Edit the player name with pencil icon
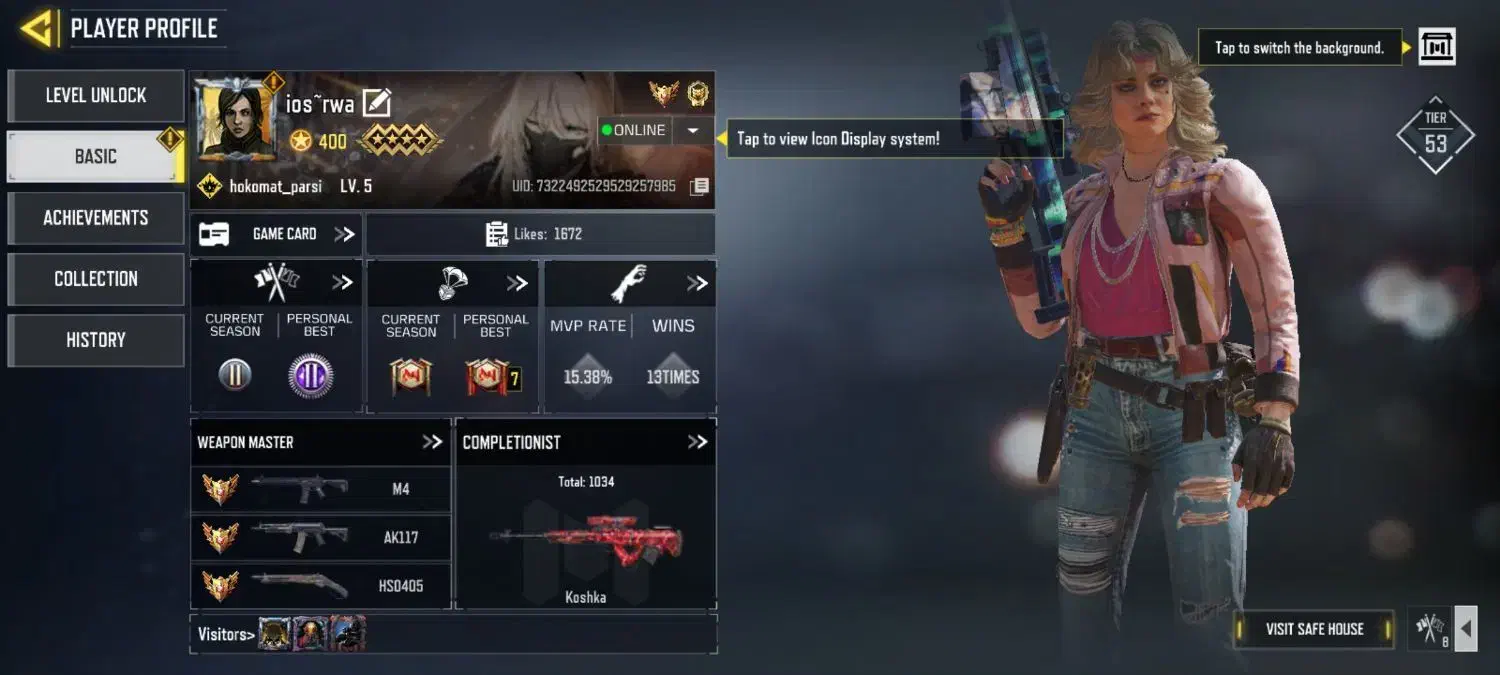This screenshot has width=1500, height=675. click(376, 103)
